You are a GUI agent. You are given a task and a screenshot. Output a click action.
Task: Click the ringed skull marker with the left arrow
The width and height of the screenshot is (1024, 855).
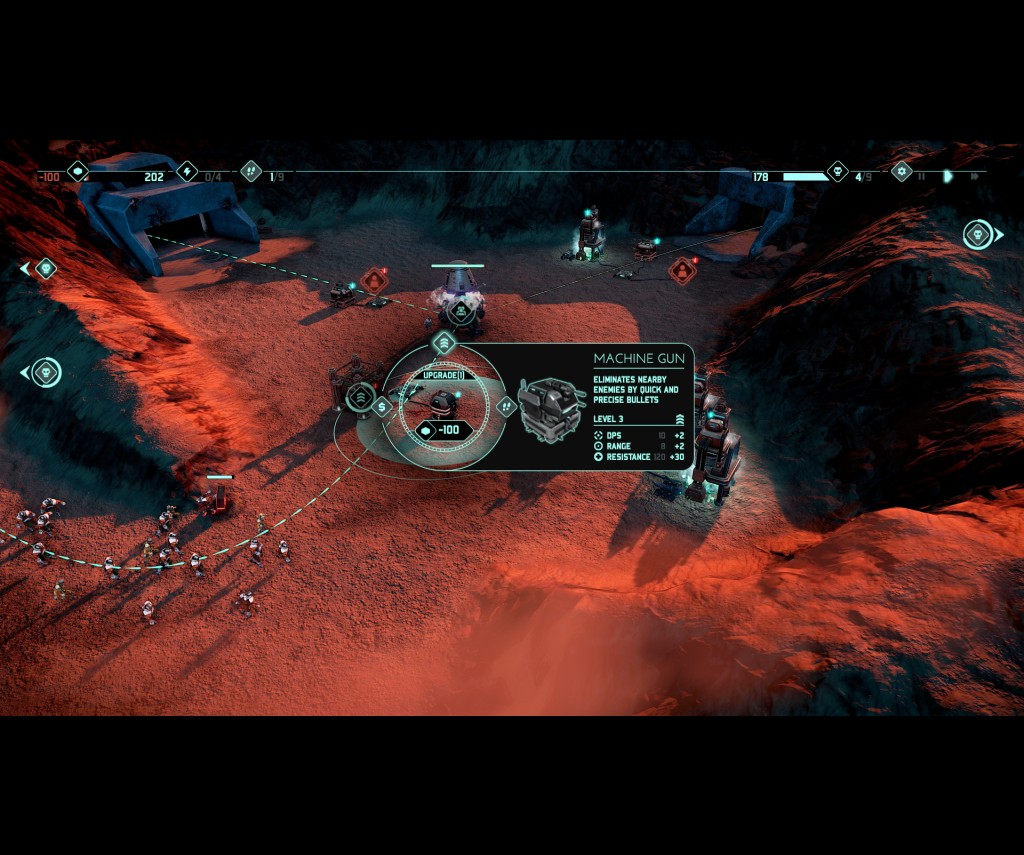[x=45, y=373]
